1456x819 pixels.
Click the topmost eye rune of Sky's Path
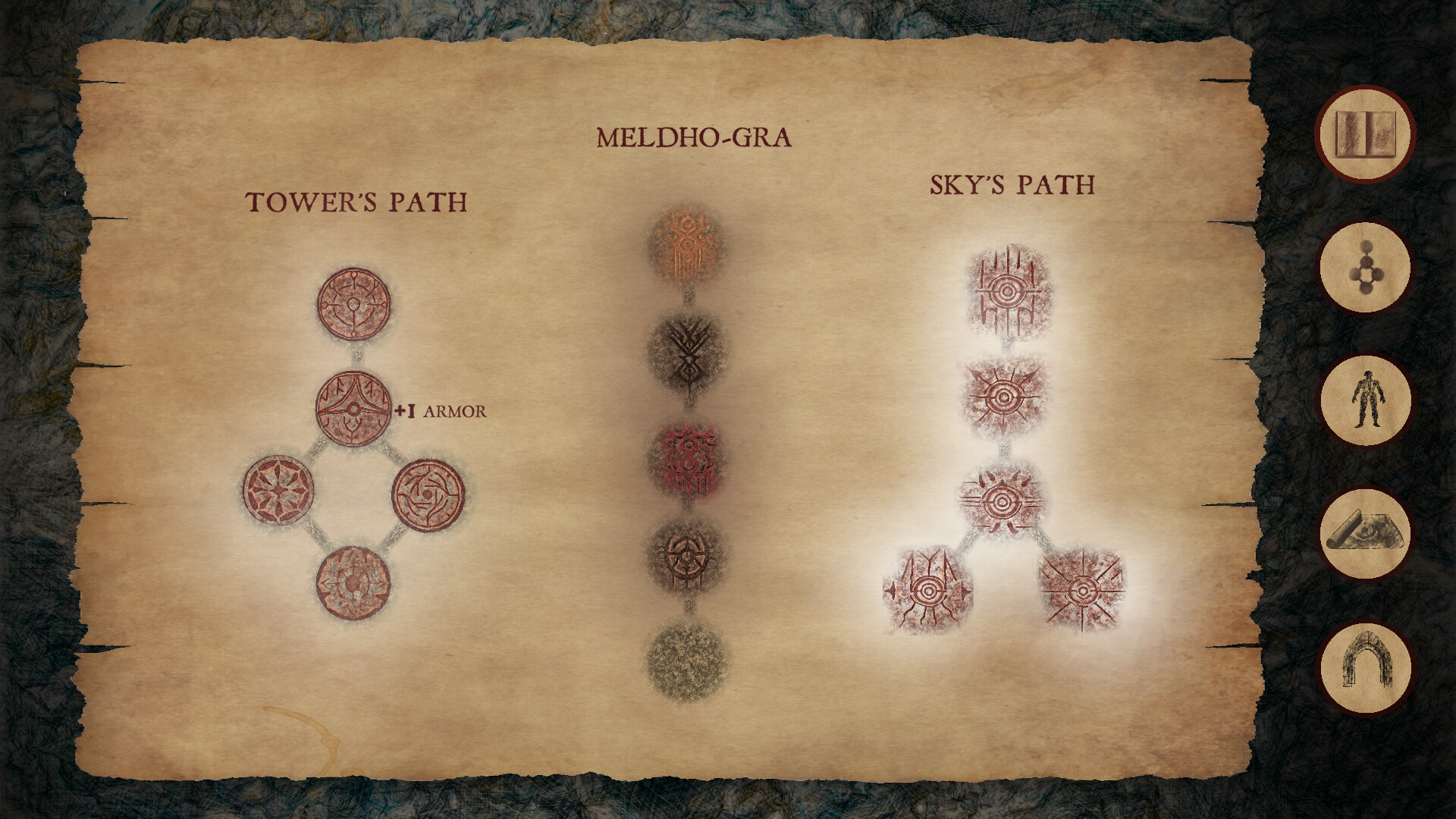click(1009, 292)
